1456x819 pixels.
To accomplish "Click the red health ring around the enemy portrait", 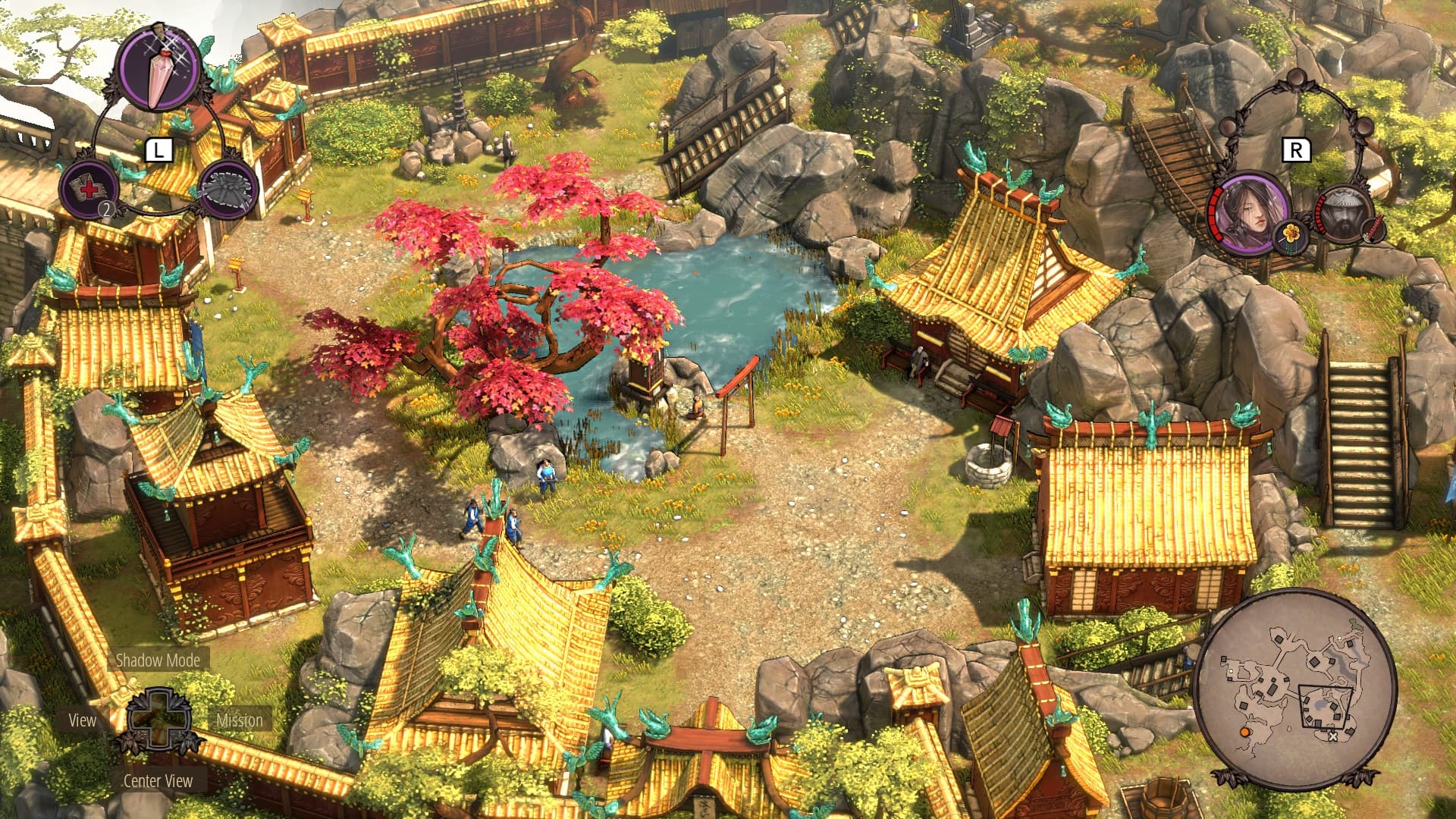I will pos(1319,212).
